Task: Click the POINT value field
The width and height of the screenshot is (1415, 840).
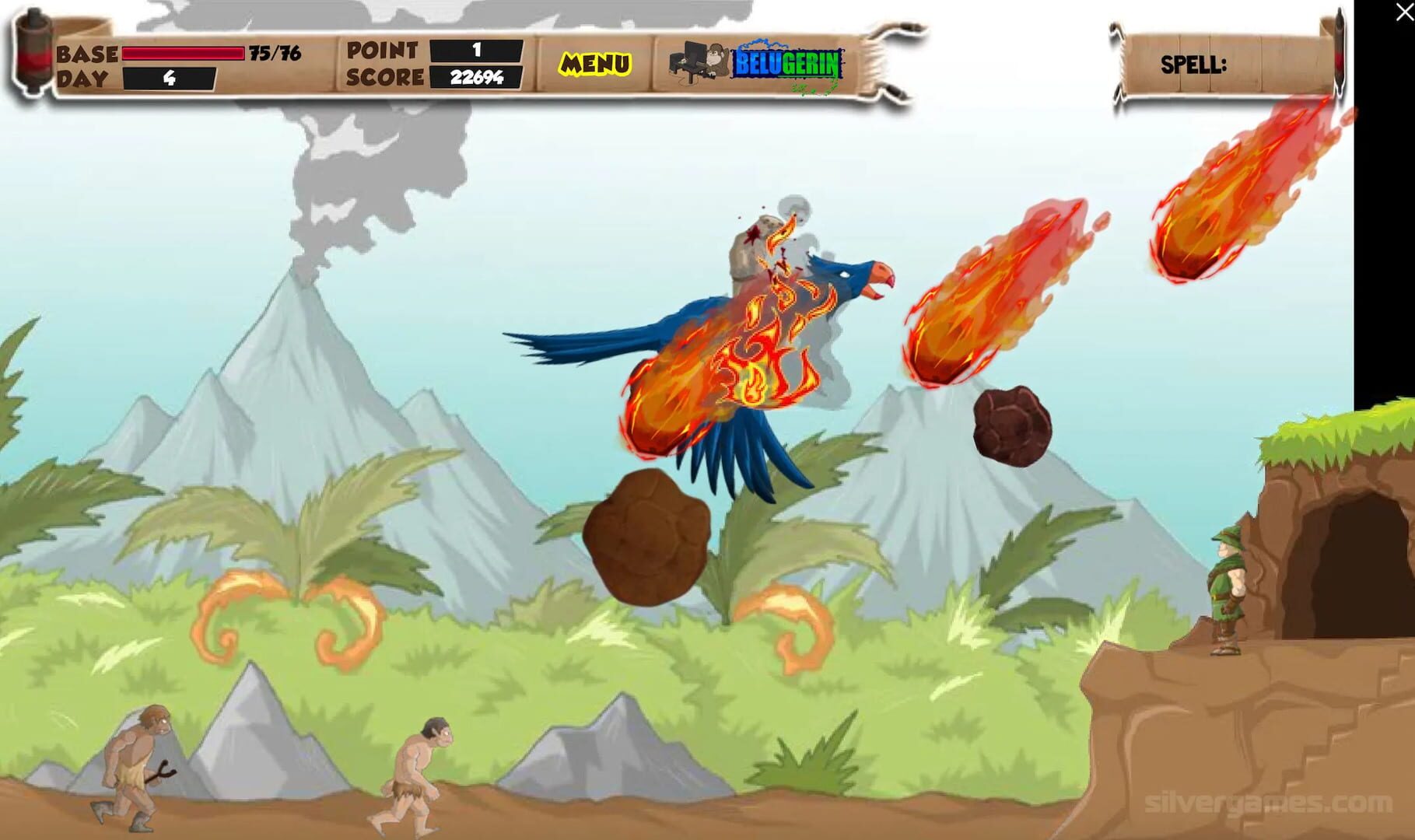Action: [476, 48]
